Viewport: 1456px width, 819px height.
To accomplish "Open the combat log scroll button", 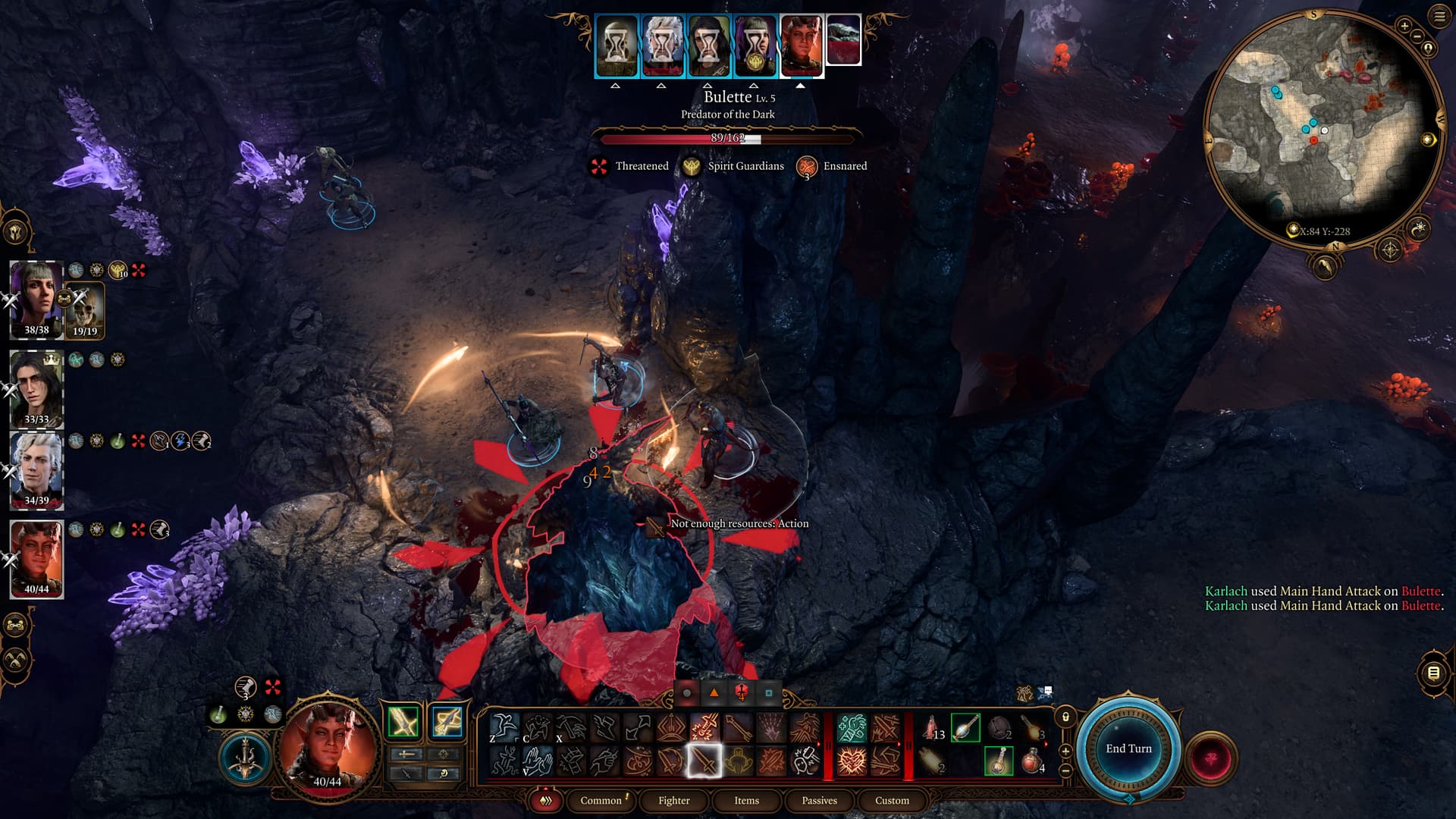I will click(x=1432, y=673).
